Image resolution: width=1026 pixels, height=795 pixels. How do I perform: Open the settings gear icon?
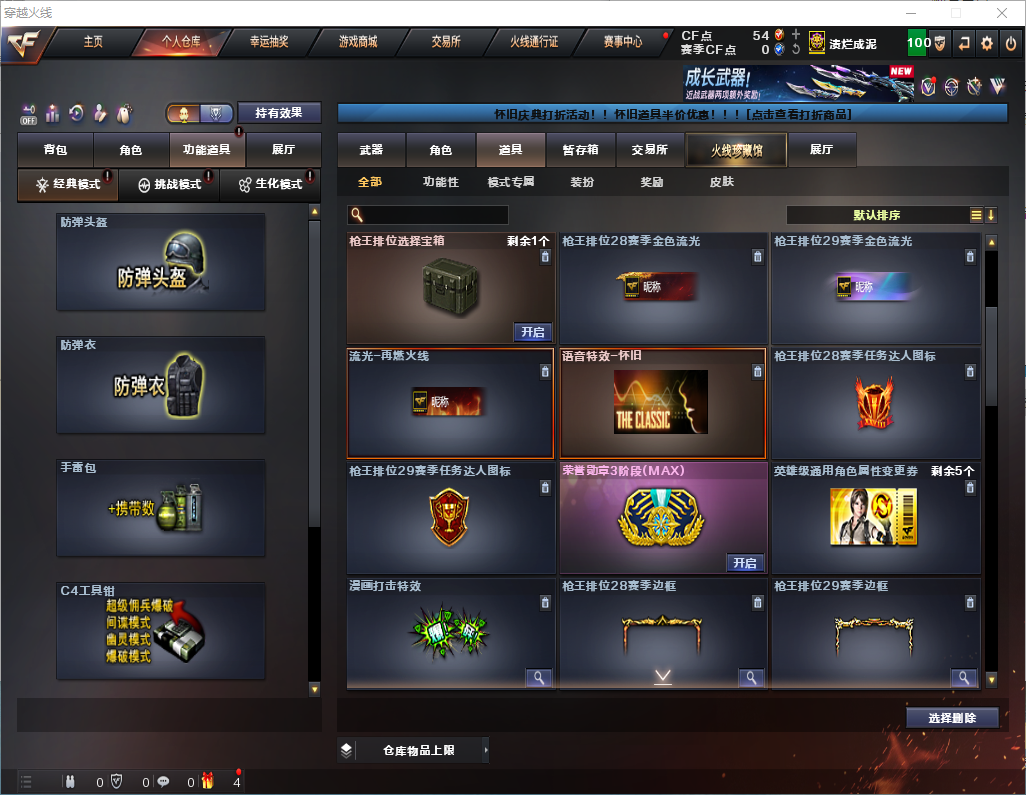pyautogui.click(x=987, y=43)
